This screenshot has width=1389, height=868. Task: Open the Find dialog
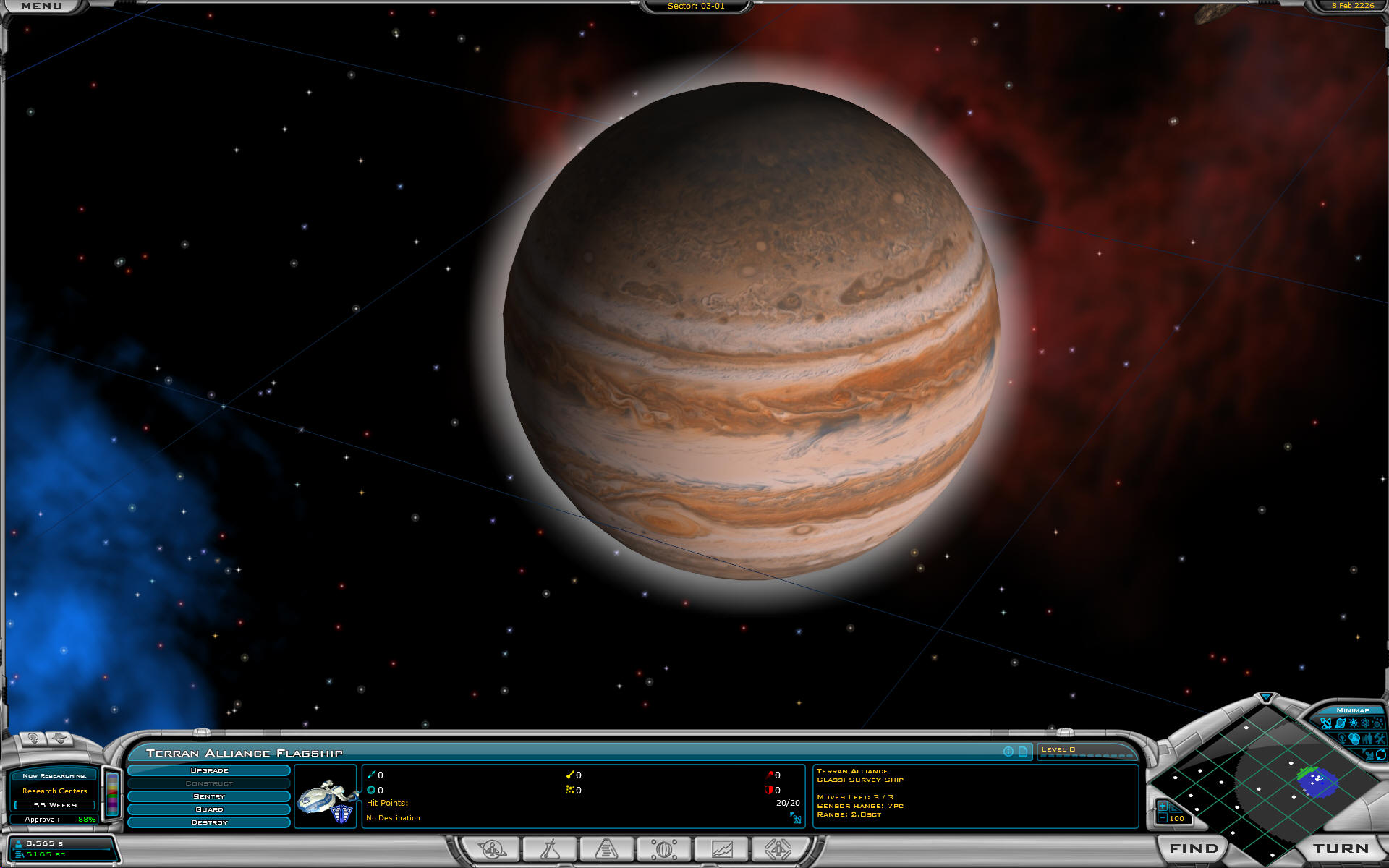[x=1194, y=848]
